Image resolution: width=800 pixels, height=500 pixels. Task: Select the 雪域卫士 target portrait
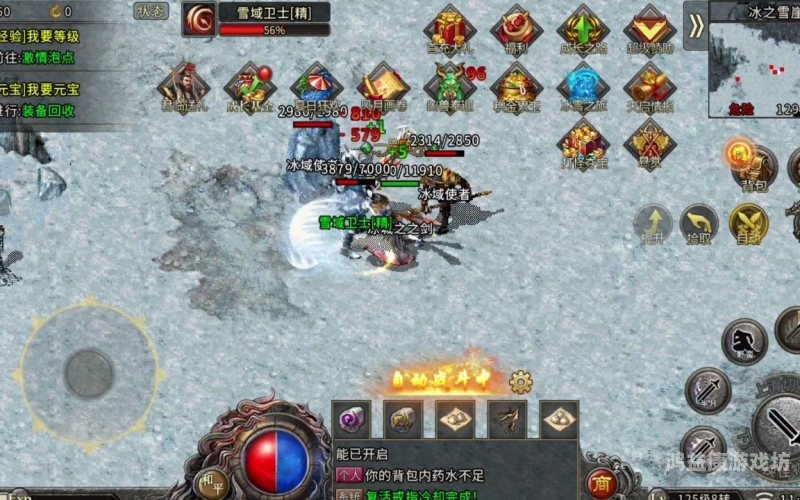199,19
